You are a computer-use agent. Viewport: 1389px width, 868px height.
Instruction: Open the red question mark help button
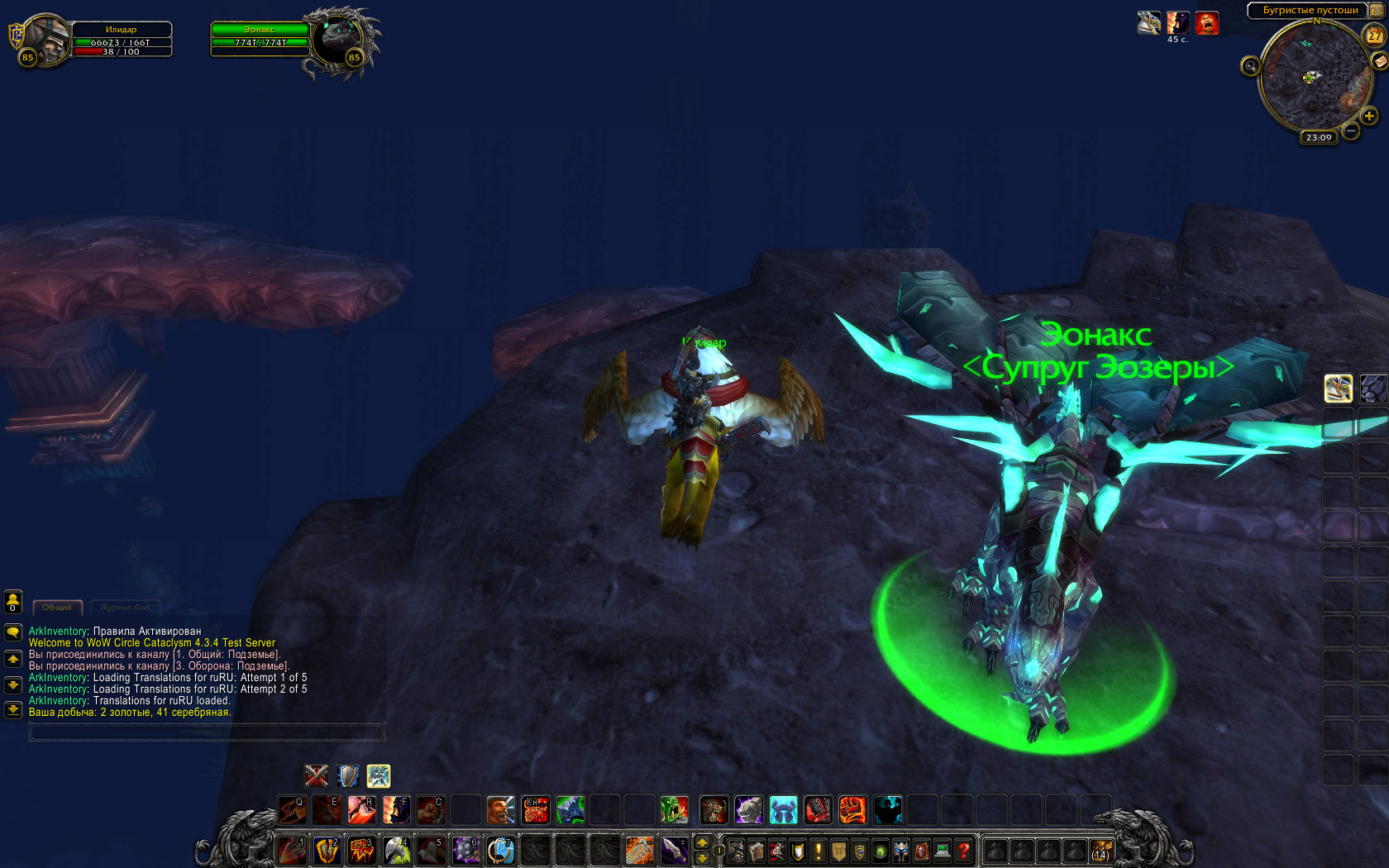(963, 851)
